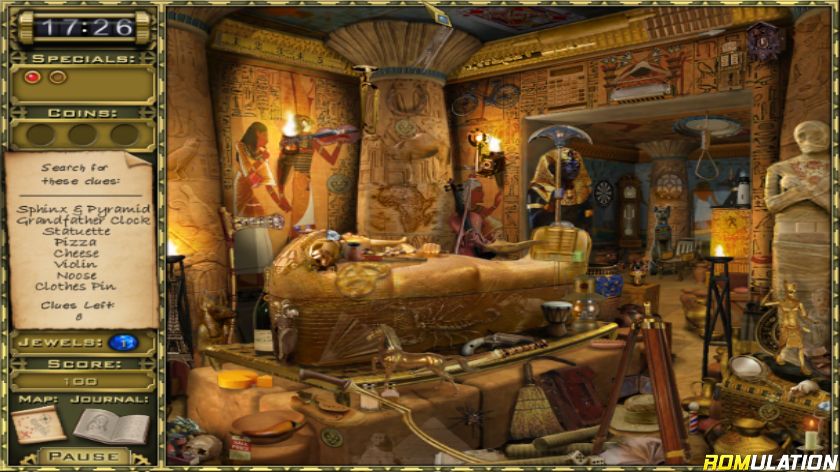Activate the red special orb

[32, 77]
